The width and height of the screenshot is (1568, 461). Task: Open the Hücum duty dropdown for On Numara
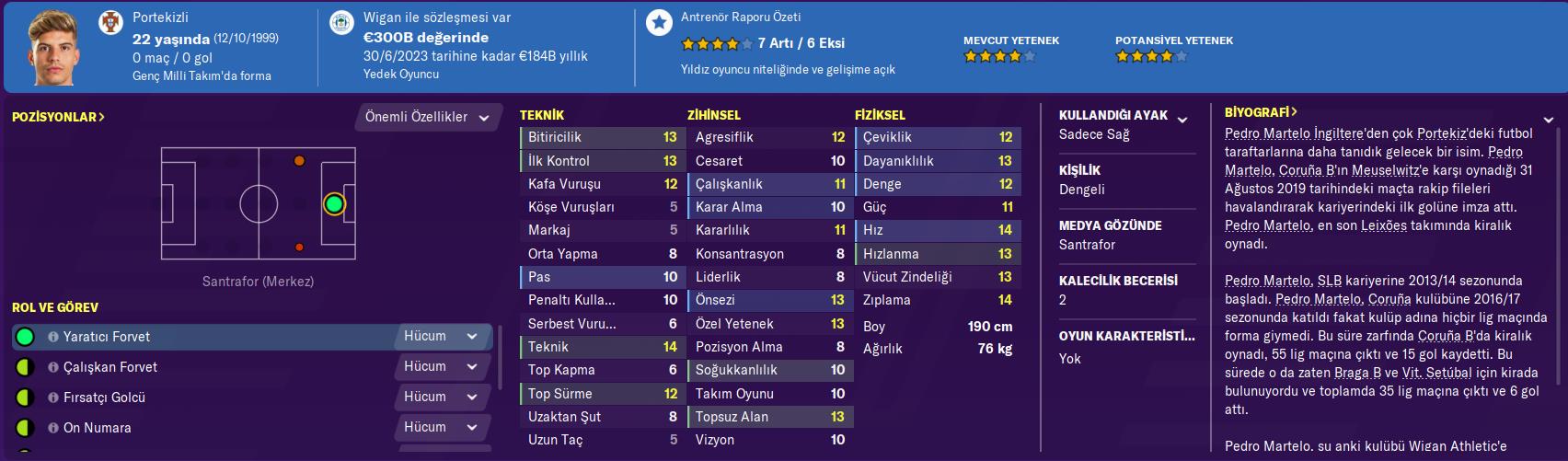pos(441,428)
